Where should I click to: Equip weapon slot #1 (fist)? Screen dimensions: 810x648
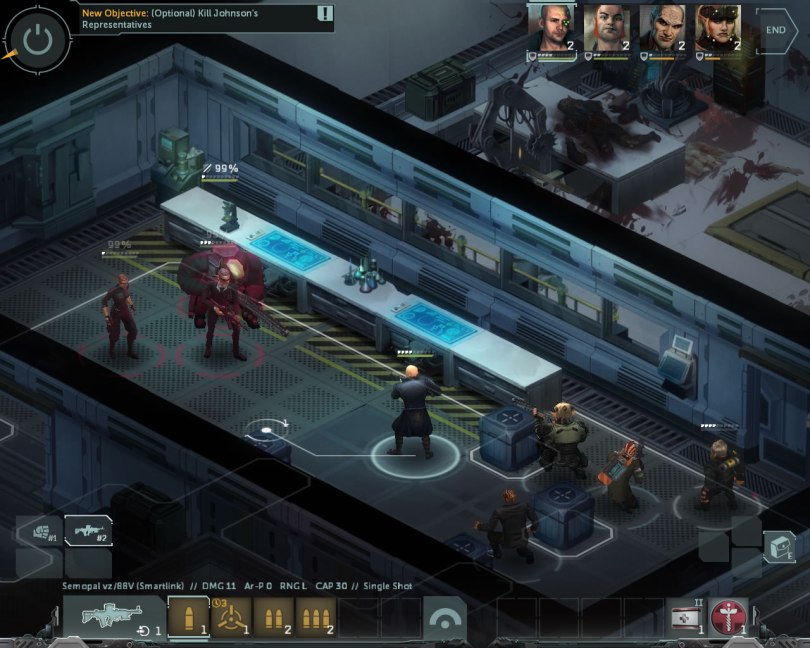(x=40, y=531)
